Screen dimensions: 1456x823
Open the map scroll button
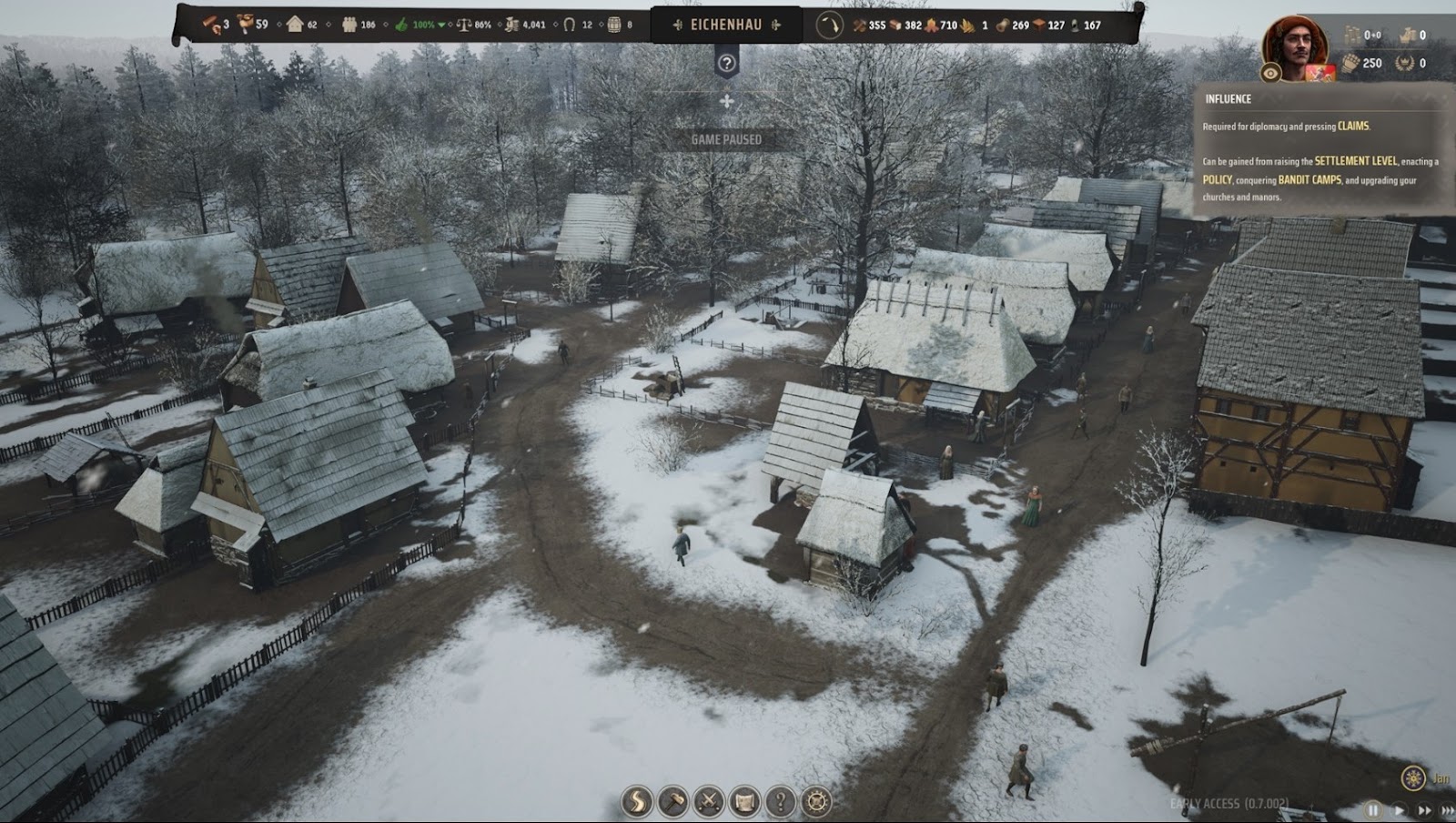coord(744,802)
